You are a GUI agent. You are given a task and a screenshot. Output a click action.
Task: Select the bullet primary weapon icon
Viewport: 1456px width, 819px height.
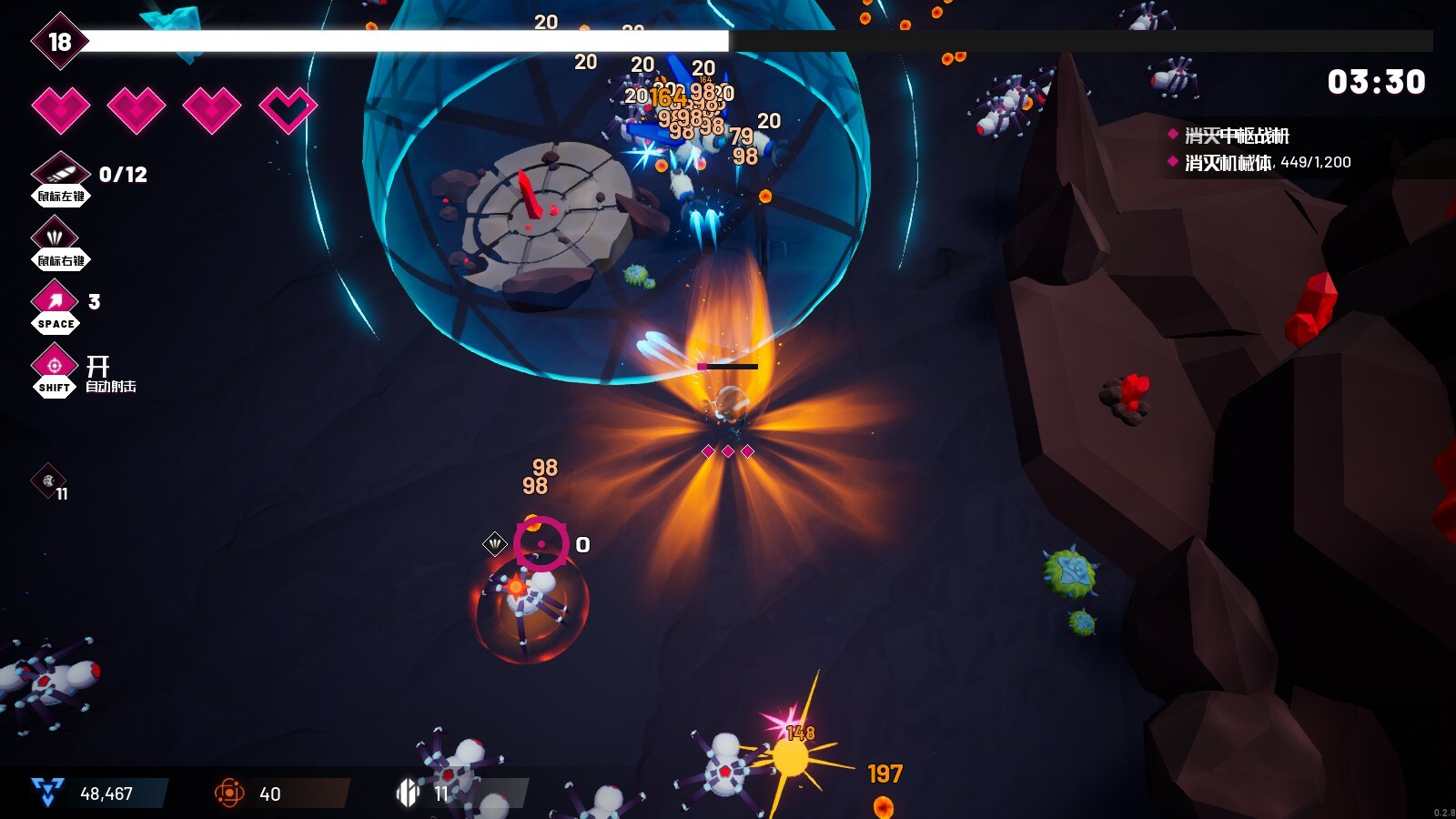point(60,171)
